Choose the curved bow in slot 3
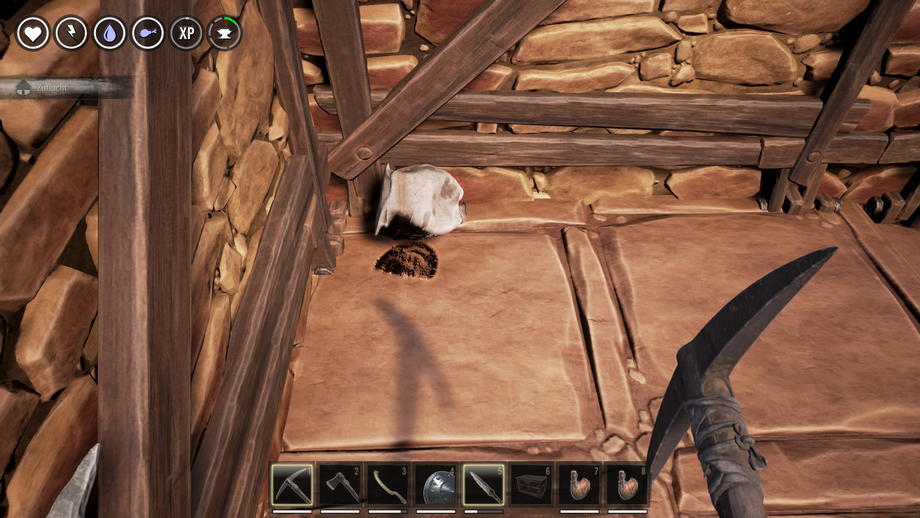 (387, 485)
